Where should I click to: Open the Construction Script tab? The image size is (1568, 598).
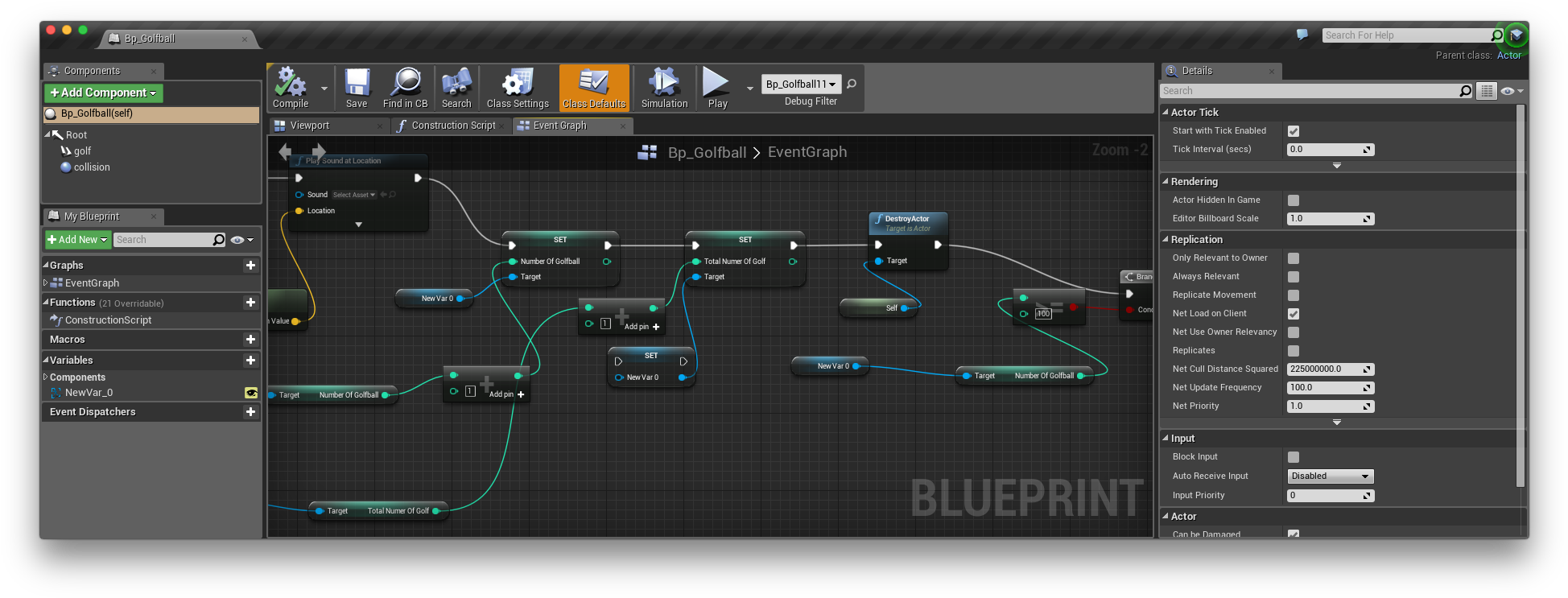pos(448,126)
